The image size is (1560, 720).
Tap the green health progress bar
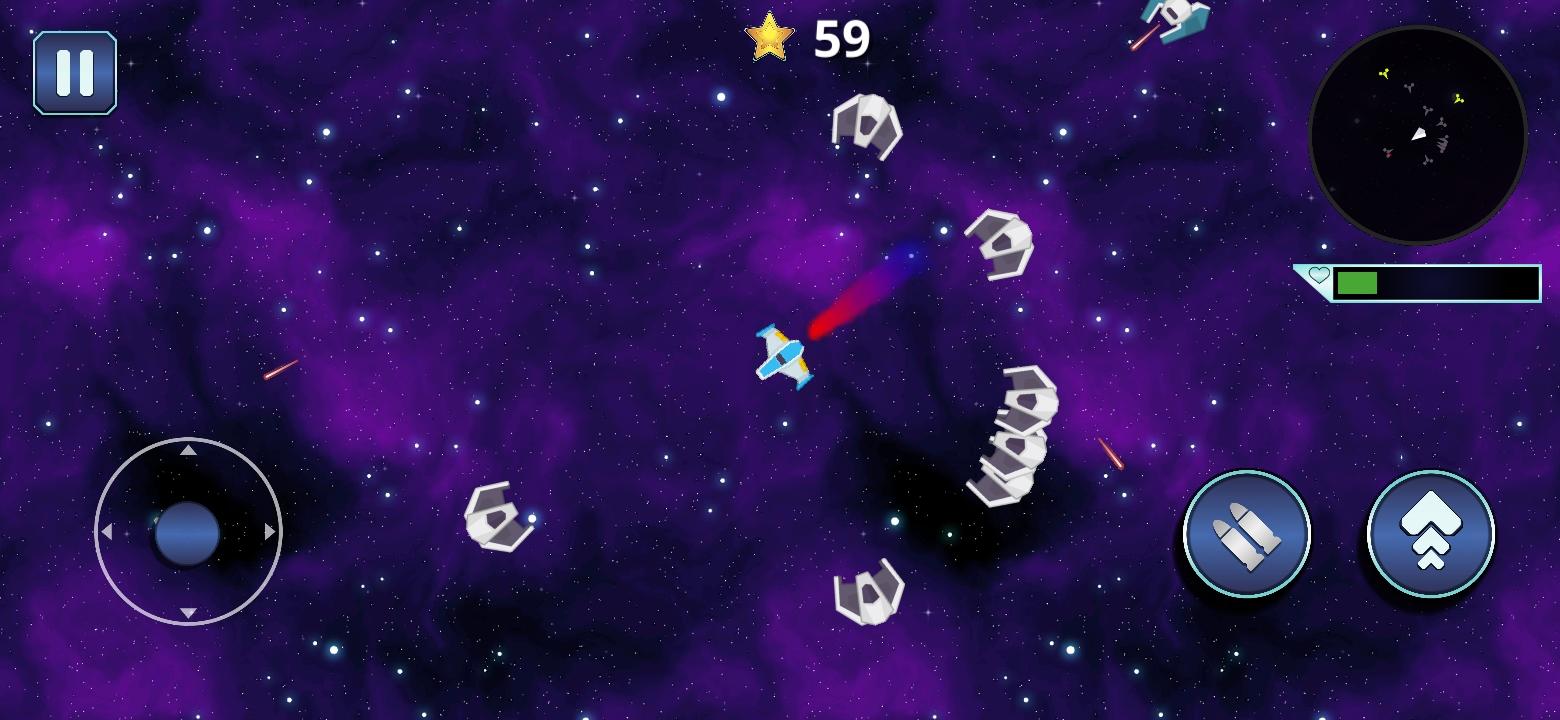[x=1360, y=283]
